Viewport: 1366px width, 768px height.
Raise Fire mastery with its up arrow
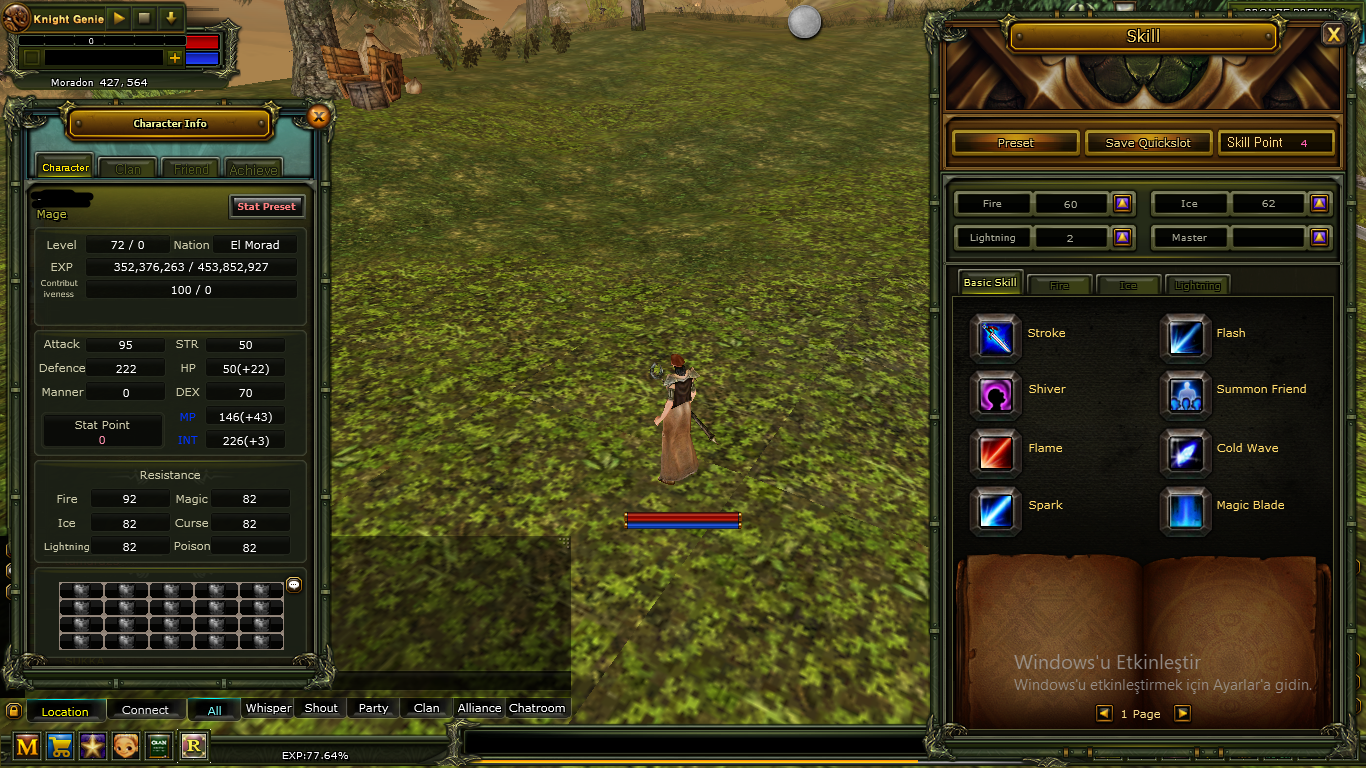click(1122, 203)
